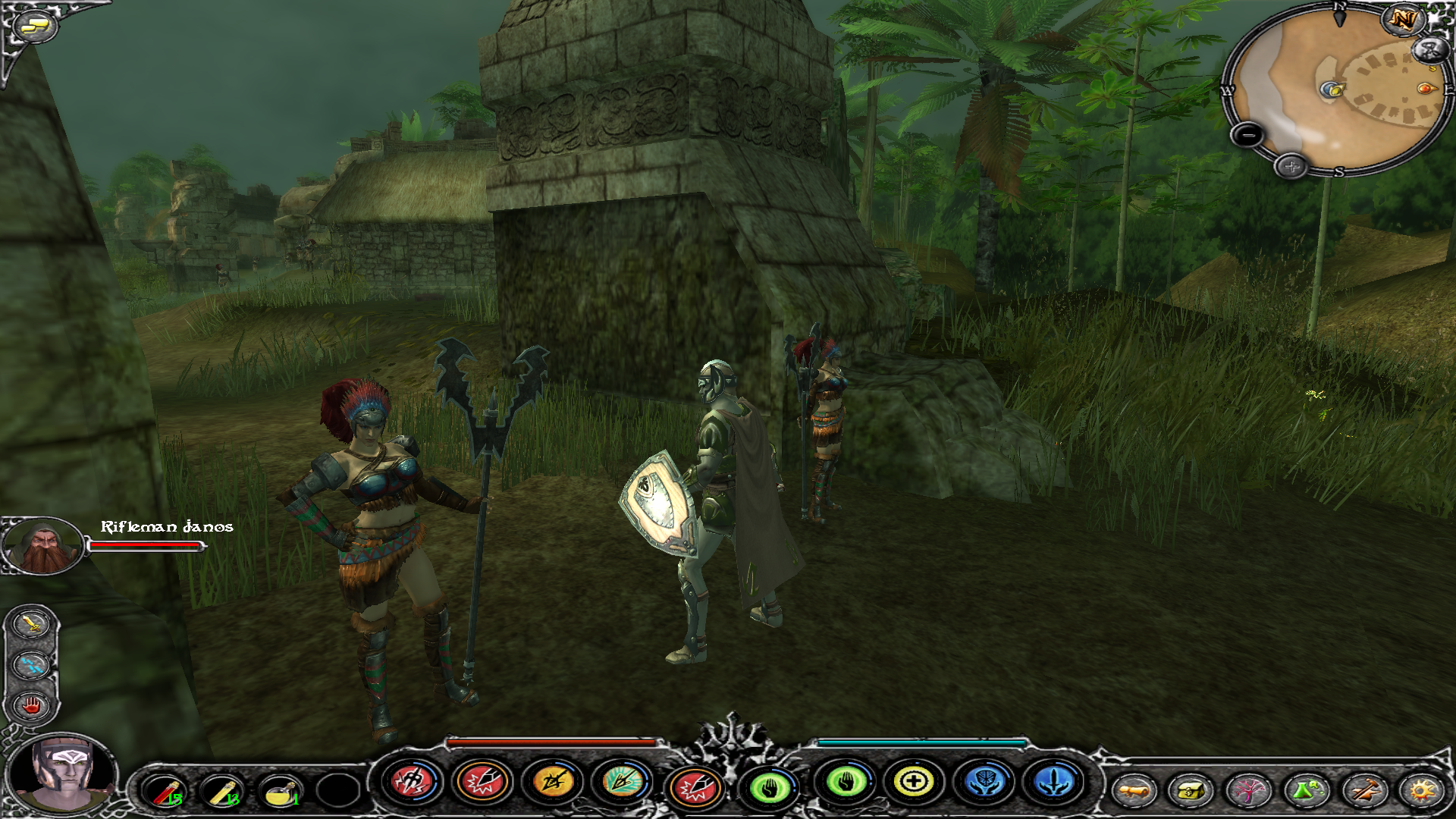
Task: Open the inventory chest icon
Action: pyautogui.click(x=1191, y=792)
